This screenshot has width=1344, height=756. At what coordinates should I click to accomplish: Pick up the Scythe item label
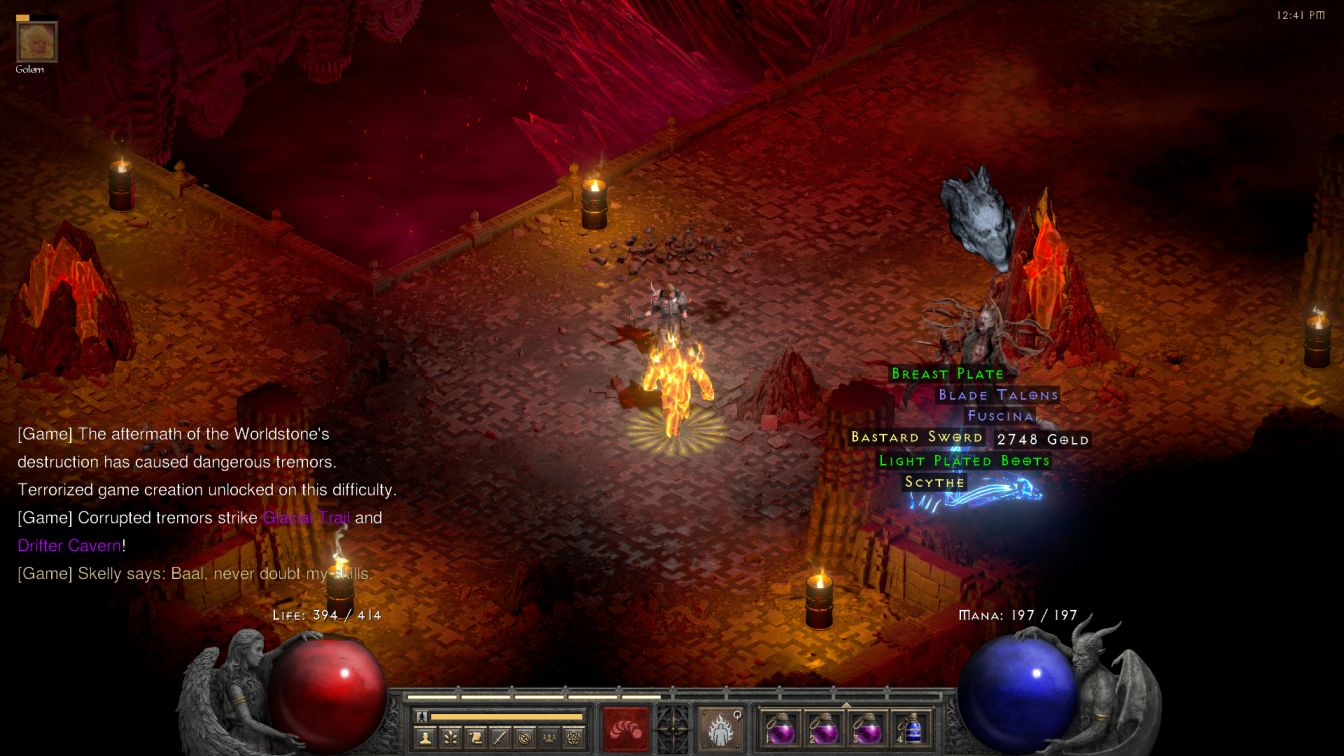pyautogui.click(x=935, y=482)
